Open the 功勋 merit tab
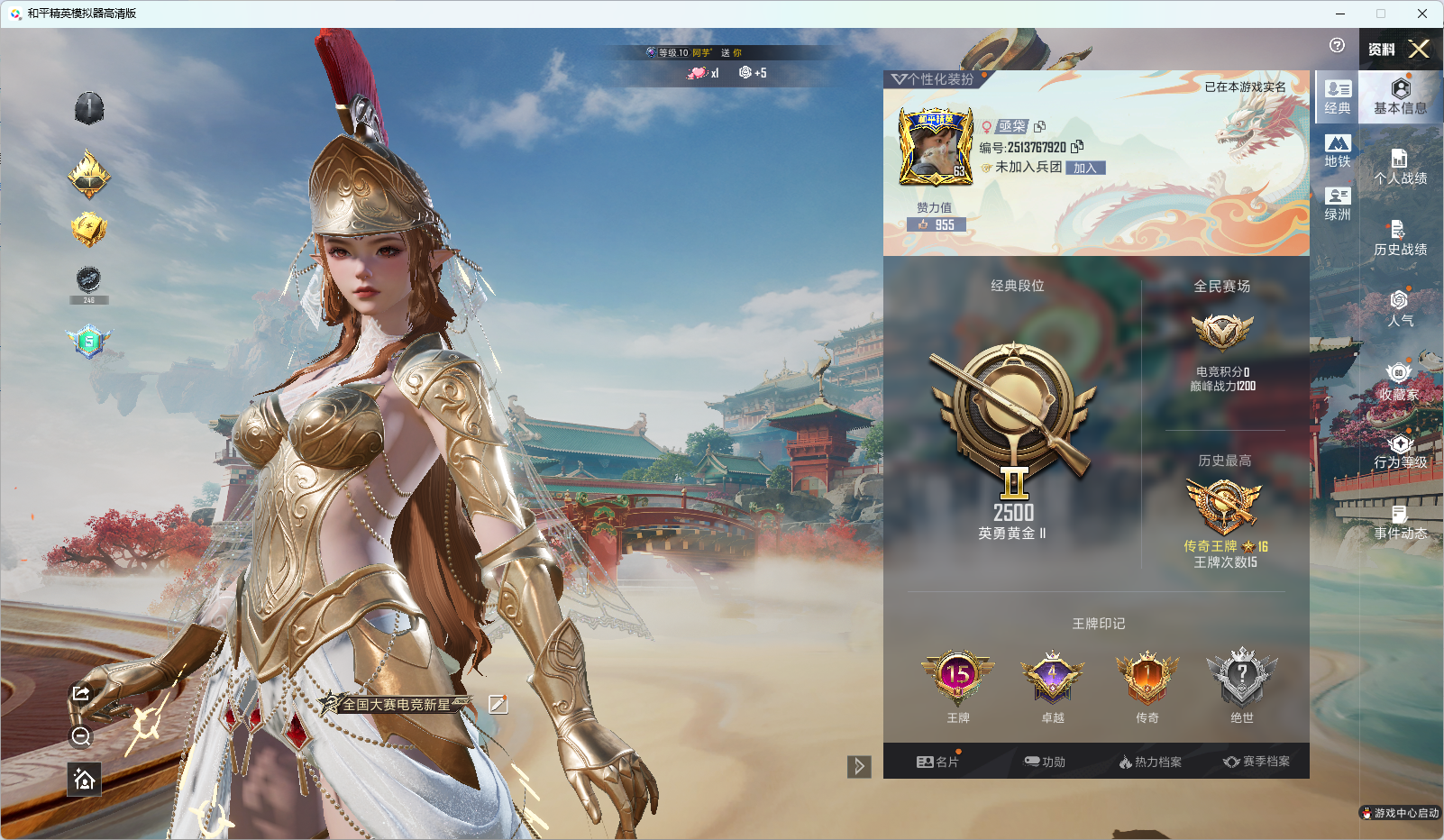Screen dimensions: 1444x840 point(1045,762)
